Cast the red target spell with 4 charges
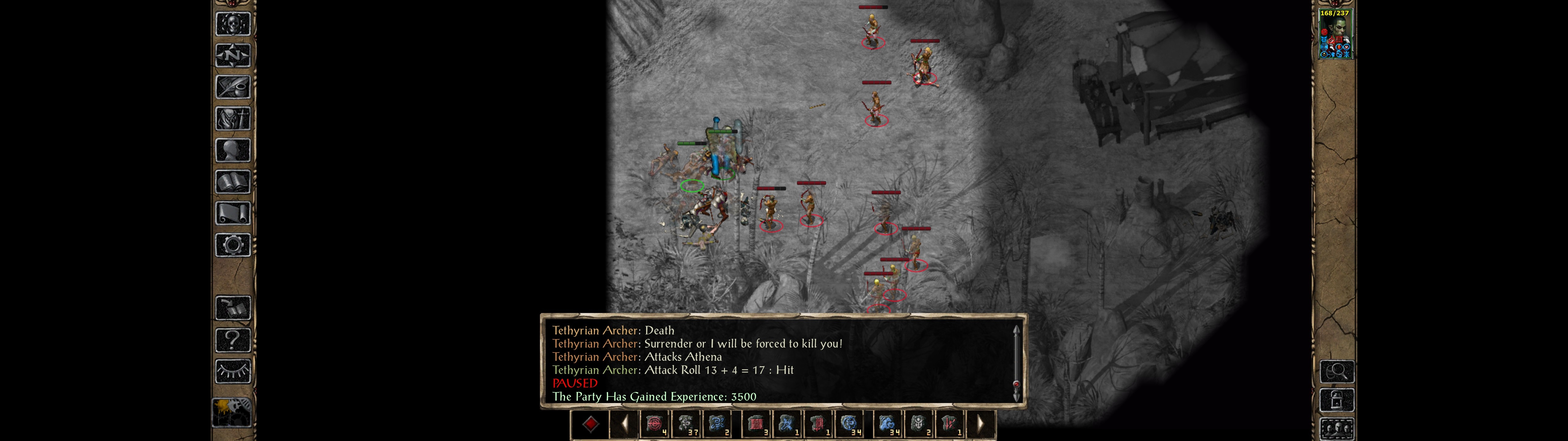The height and width of the screenshot is (441, 1568). 655,424
